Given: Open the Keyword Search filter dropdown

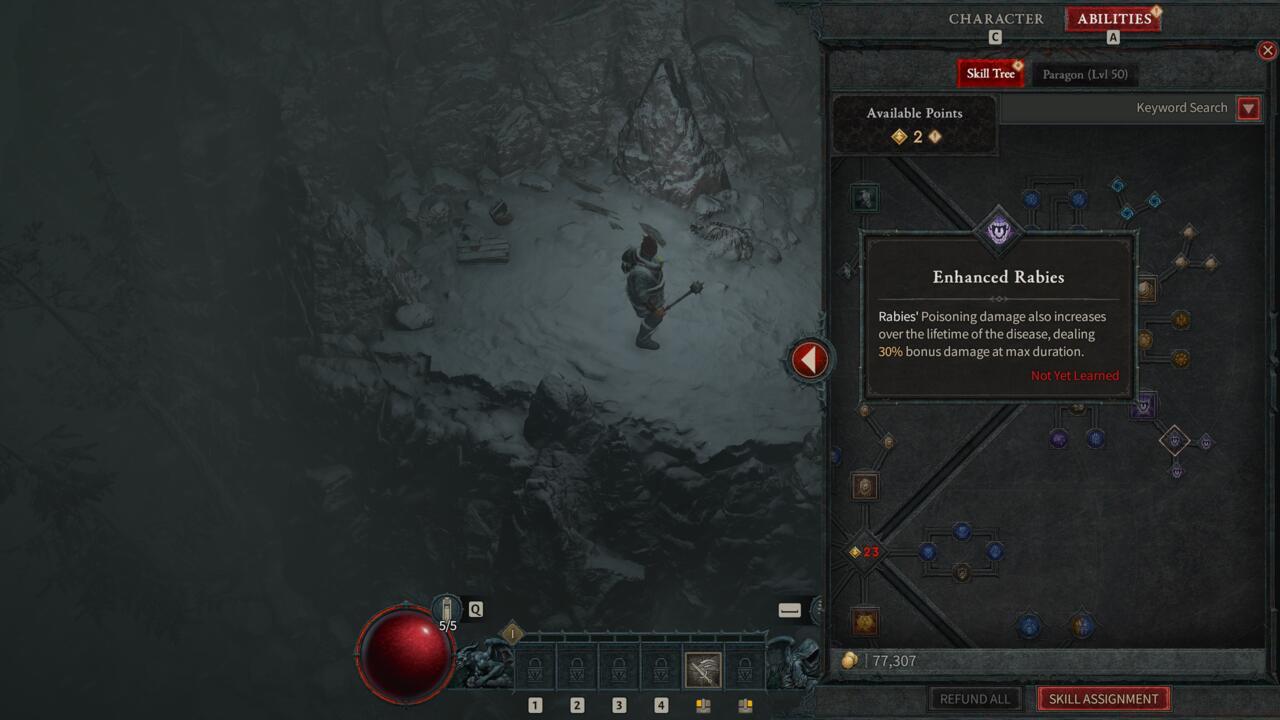Looking at the screenshot, I should (1248, 108).
